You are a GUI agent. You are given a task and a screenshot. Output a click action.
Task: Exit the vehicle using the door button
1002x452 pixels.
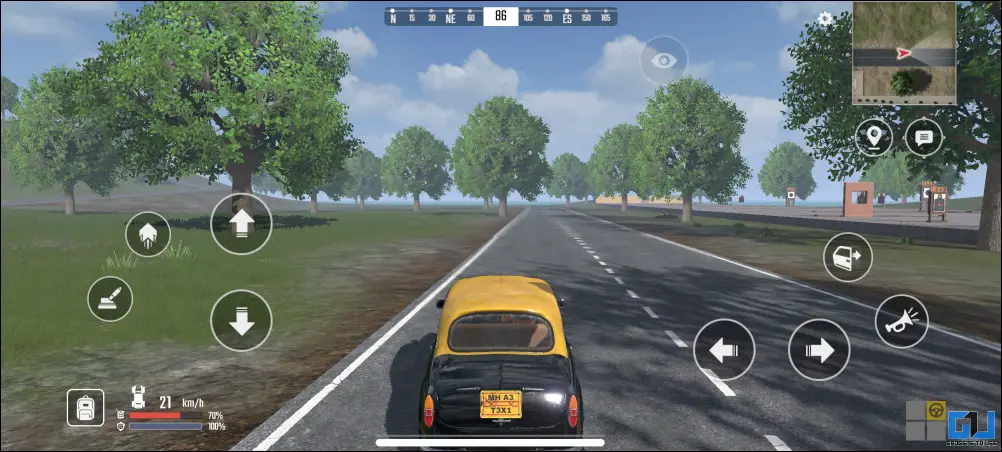(847, 257)
